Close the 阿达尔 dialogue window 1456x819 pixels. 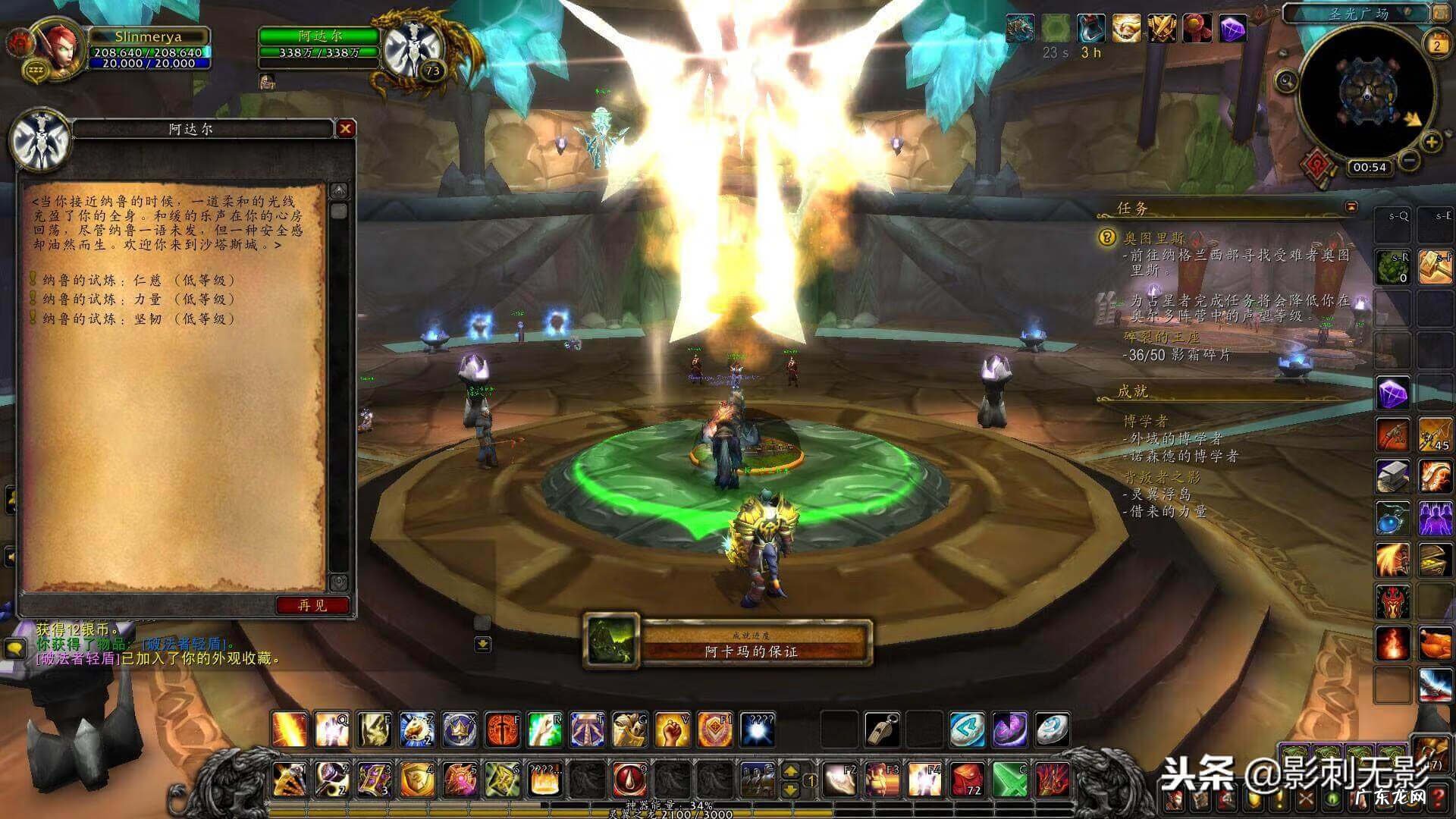[x=346, y=129]
